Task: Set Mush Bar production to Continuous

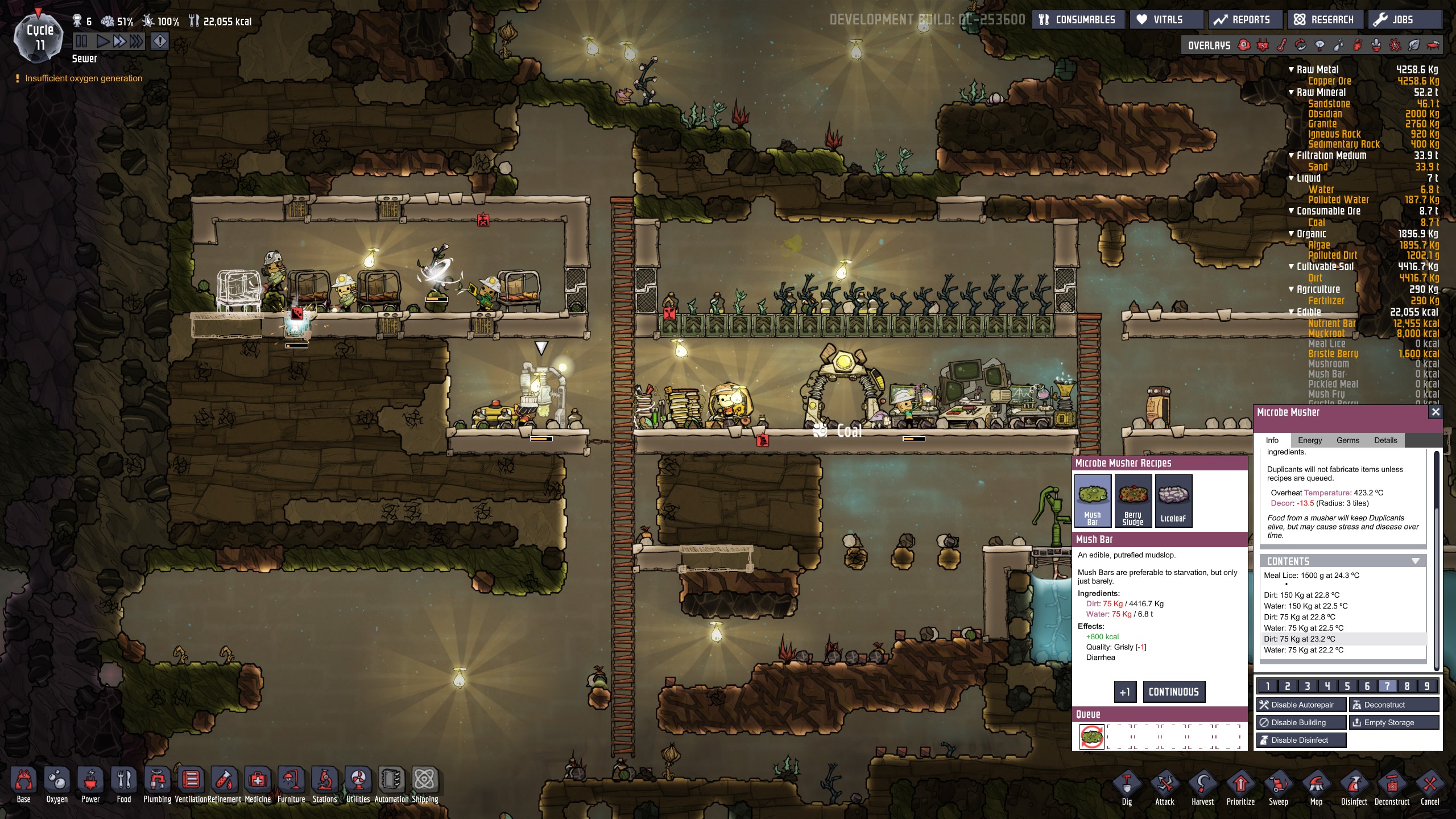Action: (1174, 692)
